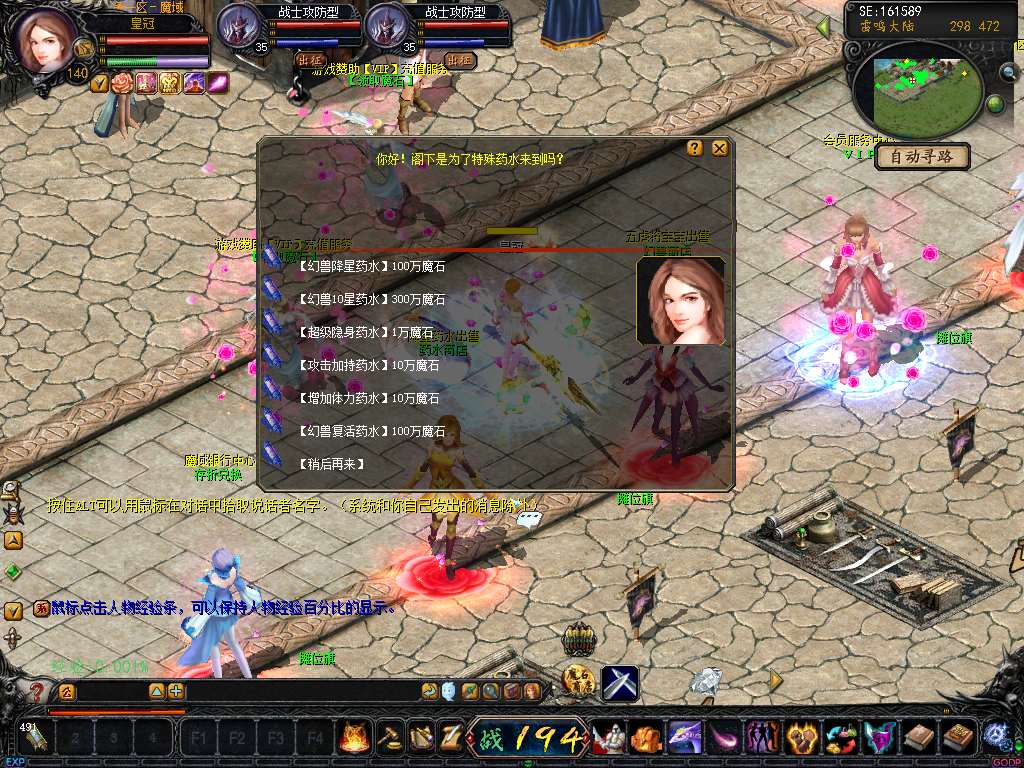Collapse the map panel with green arrow
The image size is (1024, 768).
(x=823, y=27)
